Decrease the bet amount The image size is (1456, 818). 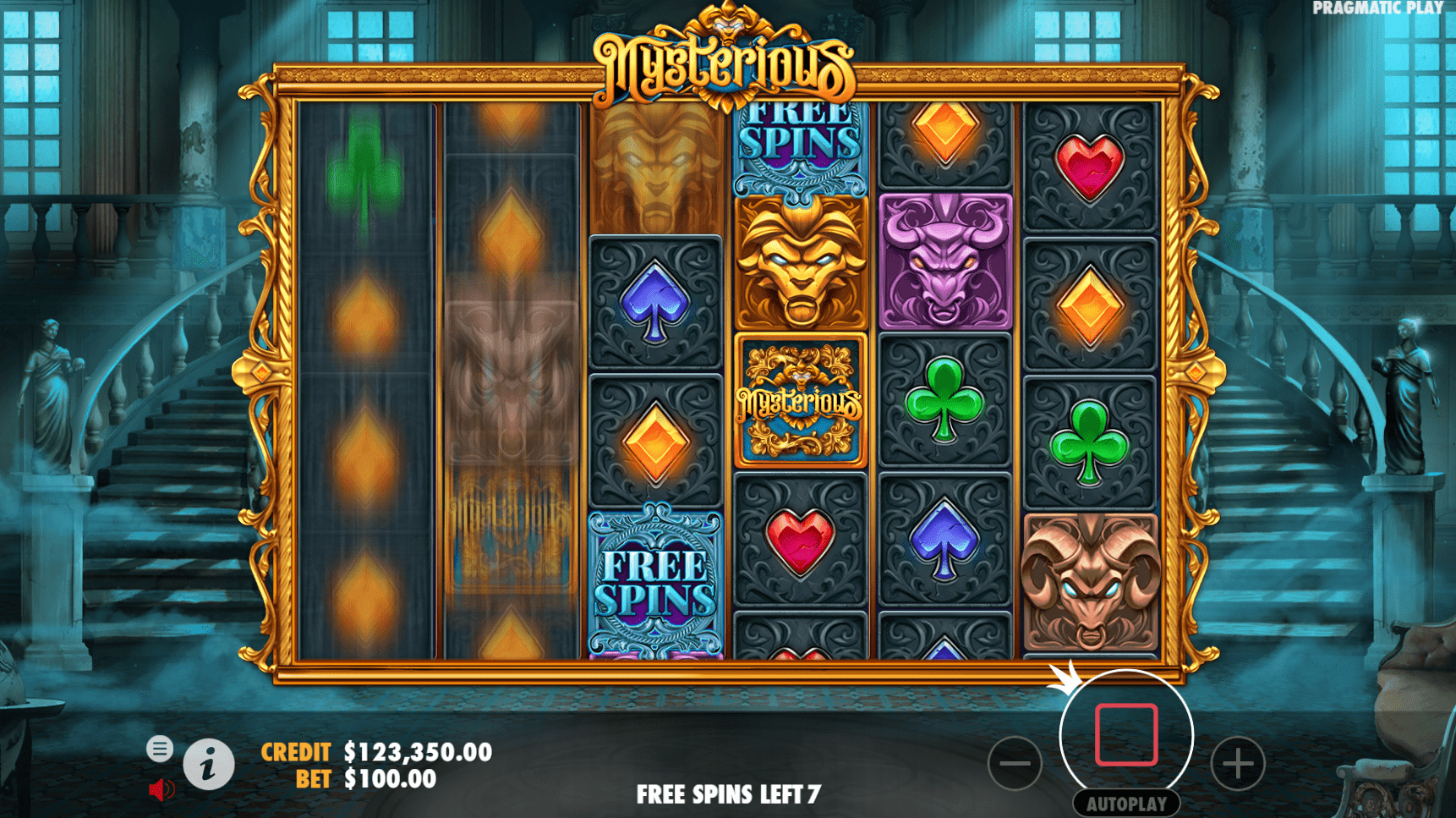pos(1015,764)
